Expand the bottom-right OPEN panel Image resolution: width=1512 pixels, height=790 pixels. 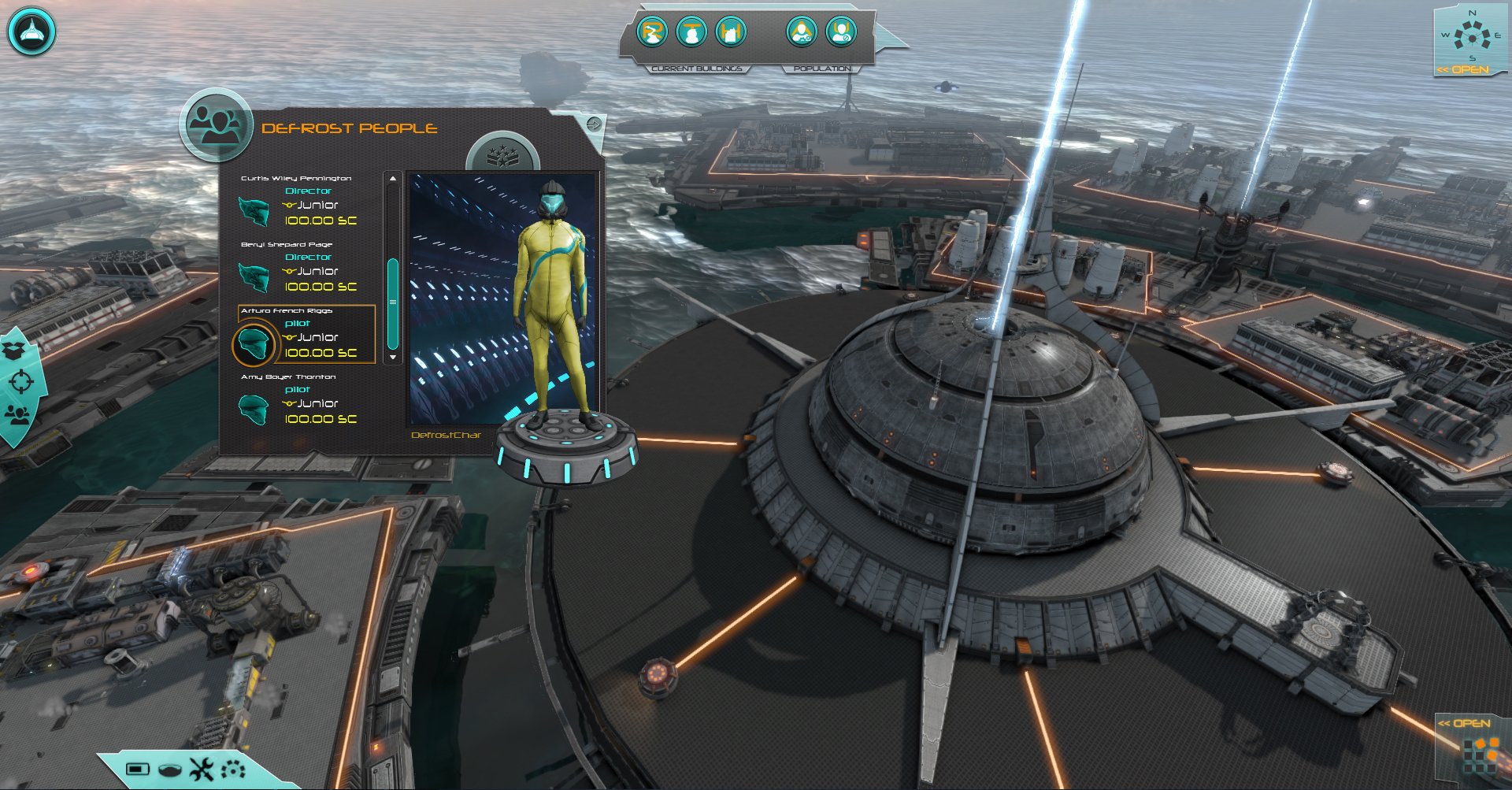click(x=1464, y=723)
